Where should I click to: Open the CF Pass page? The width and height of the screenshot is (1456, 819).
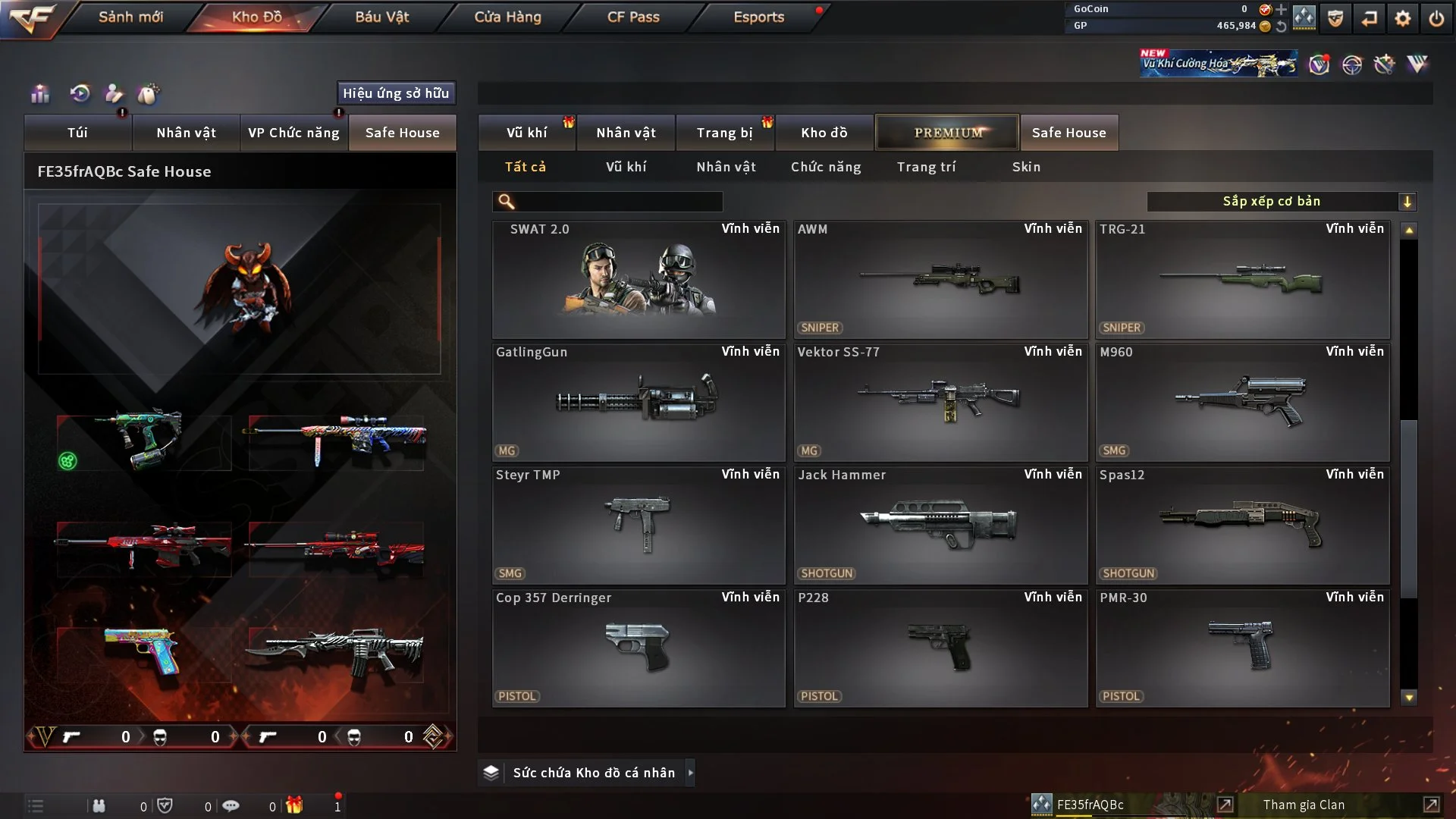[633, 17]
